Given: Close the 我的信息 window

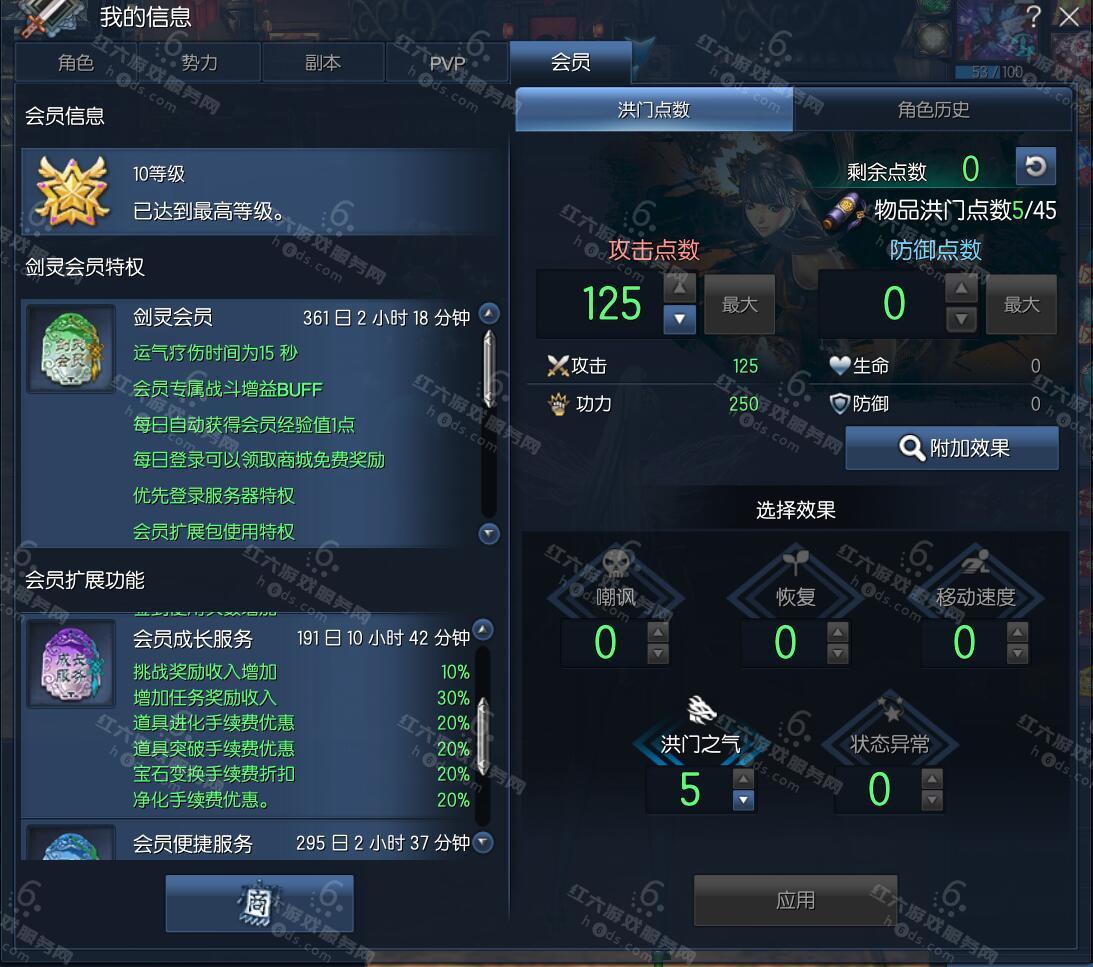Looking at the screenshot, I should pos(1069,17).
